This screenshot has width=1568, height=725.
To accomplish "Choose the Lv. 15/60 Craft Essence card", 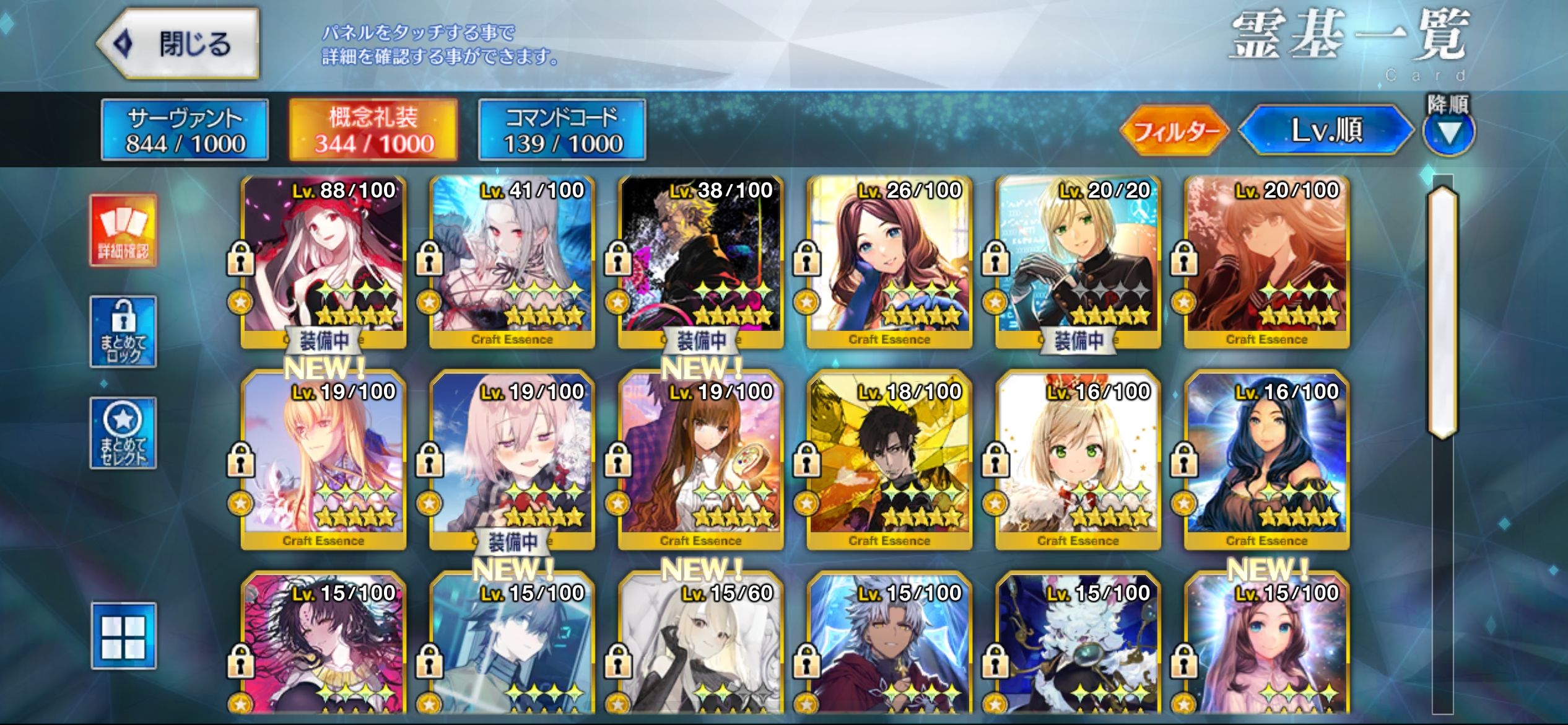I will [x=701, y=651].
